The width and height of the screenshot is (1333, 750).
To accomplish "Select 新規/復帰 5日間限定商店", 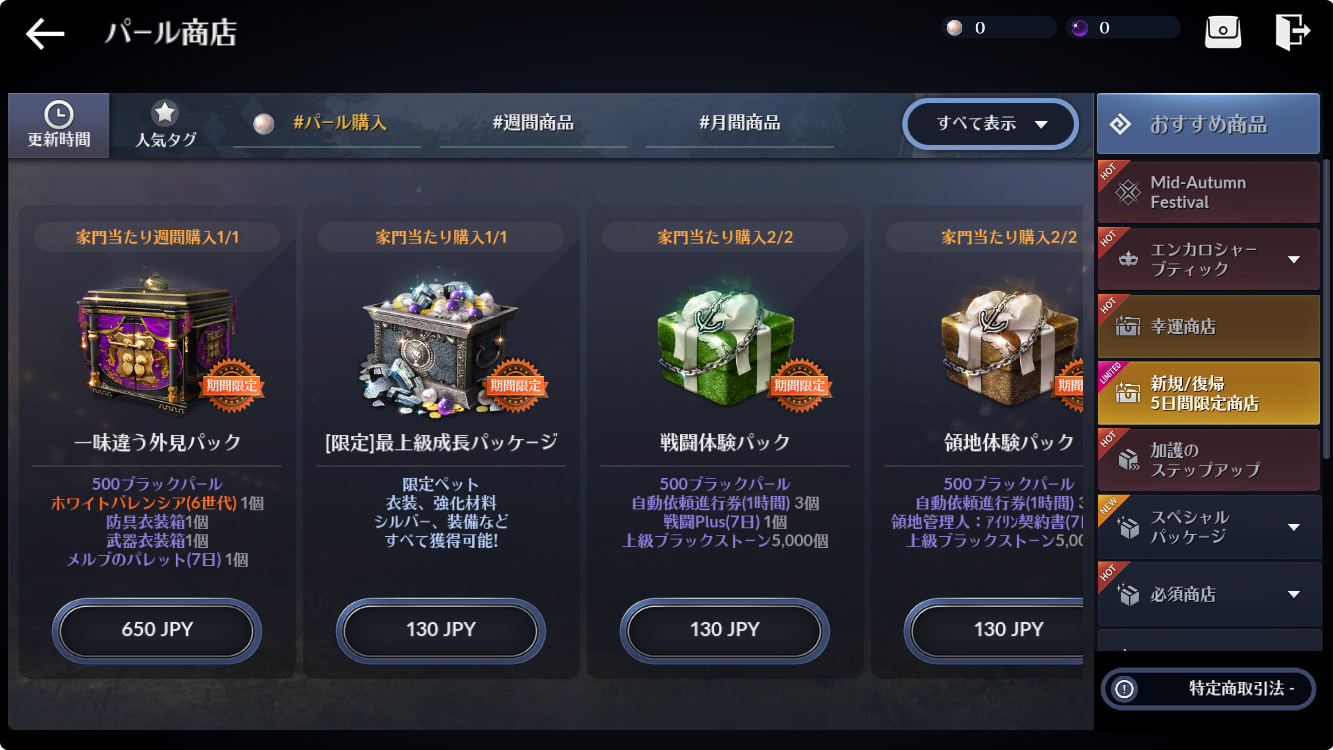I will pos(1208,393).
